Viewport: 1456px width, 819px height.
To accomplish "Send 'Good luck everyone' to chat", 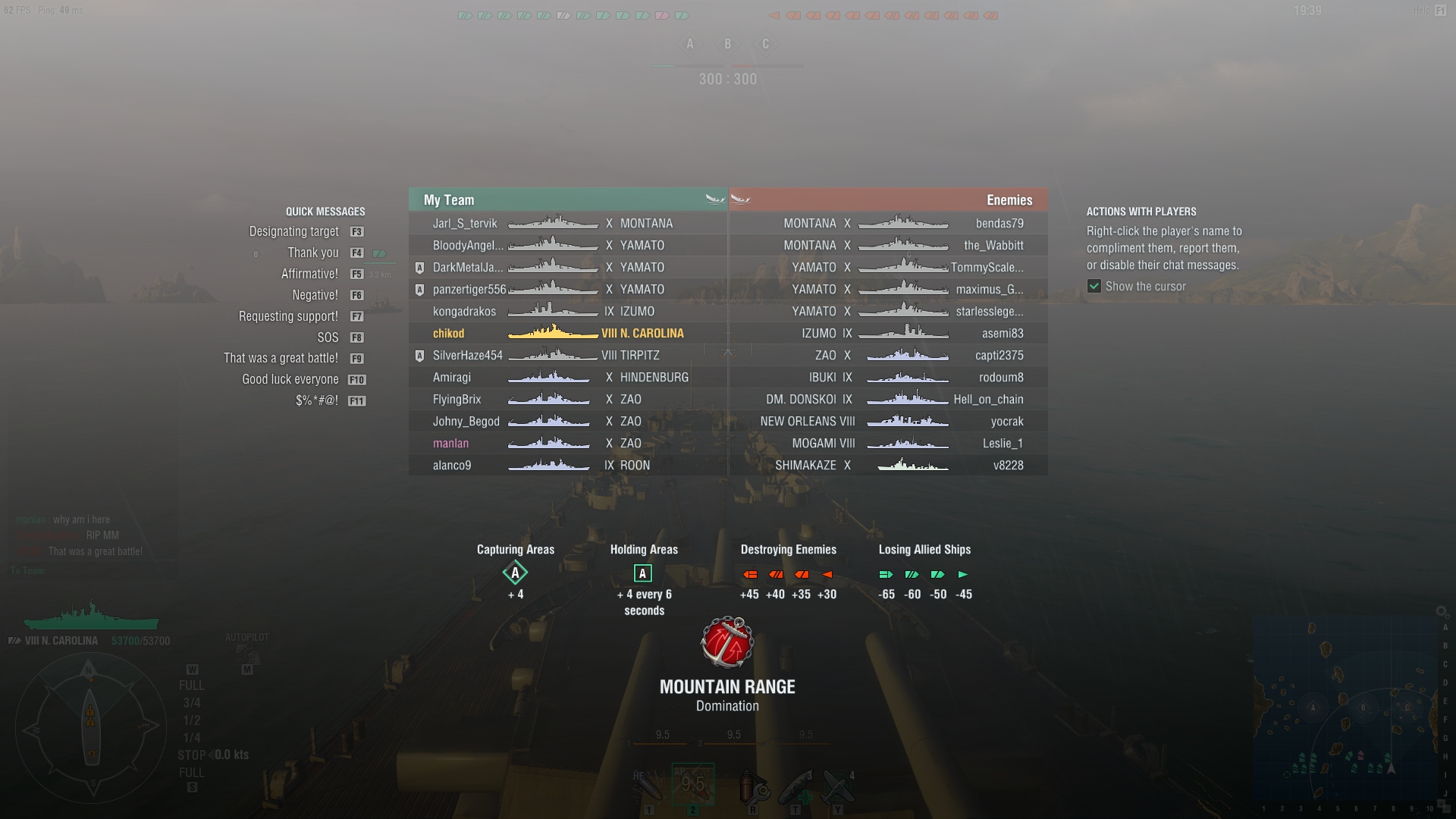I will tap(290, 380).
